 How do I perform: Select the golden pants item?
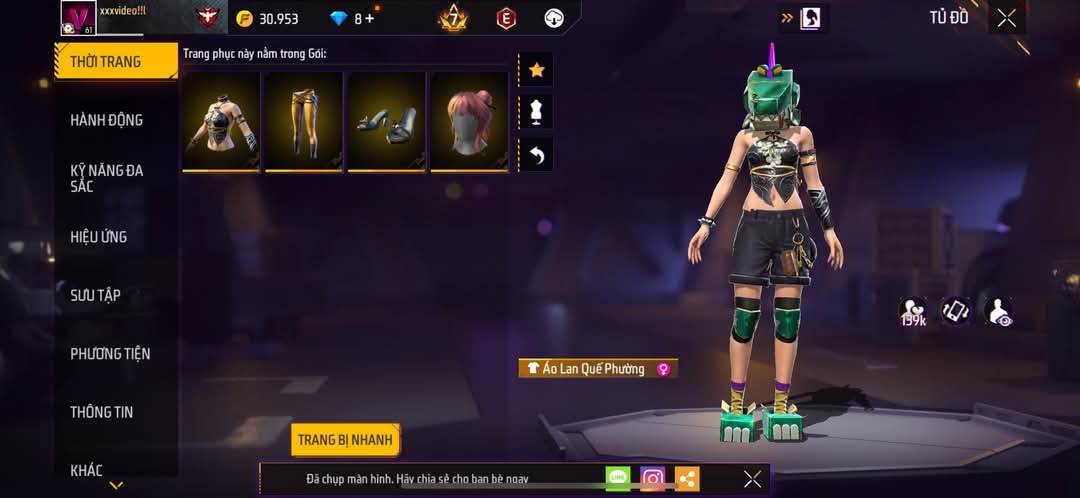click(x=303, y=120)
